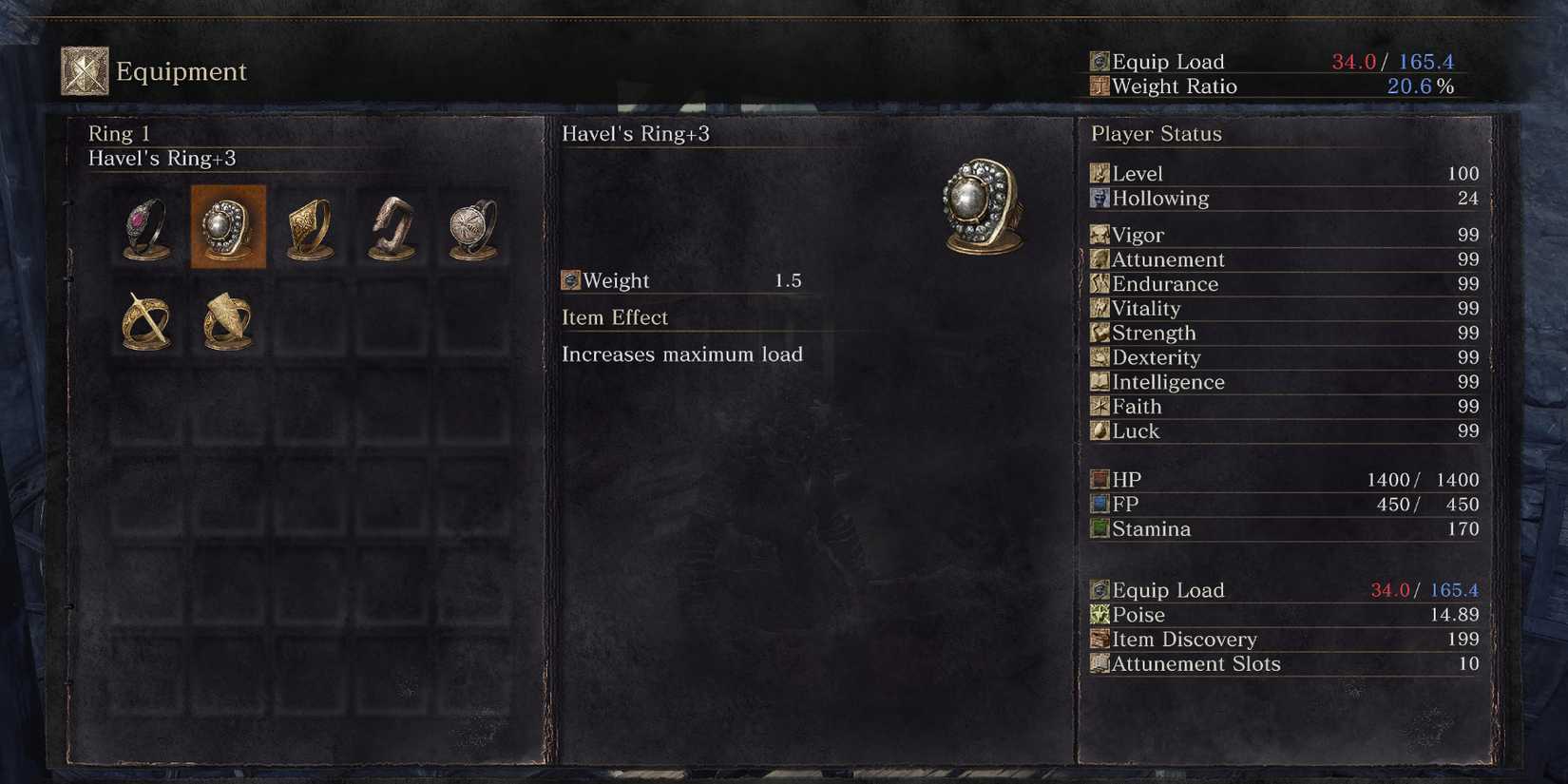
Task: Click the Vigor stat icon
Action: 1099,235
